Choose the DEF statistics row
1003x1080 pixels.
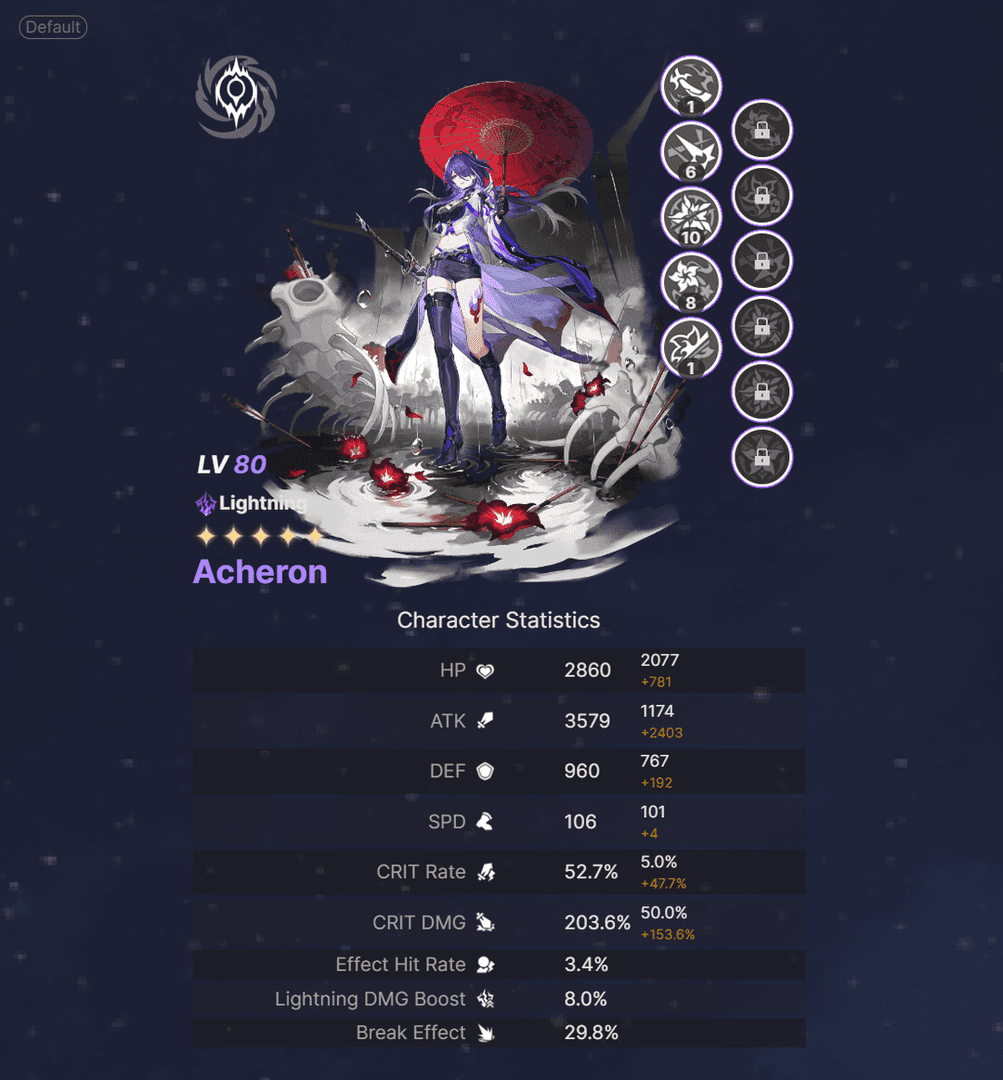pos(498,771)
